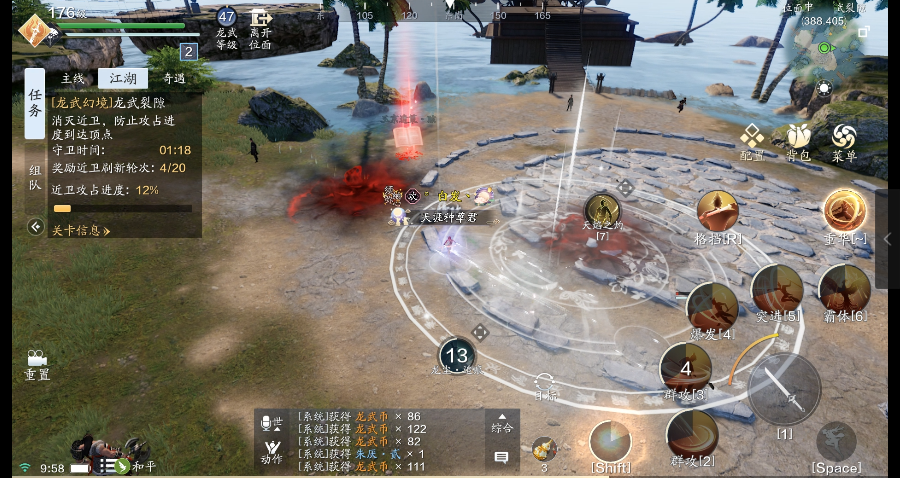Viewport: 900px width, 478px height.
Task: Open the 背包 bag inventory
Action: (x=798, y=141)
